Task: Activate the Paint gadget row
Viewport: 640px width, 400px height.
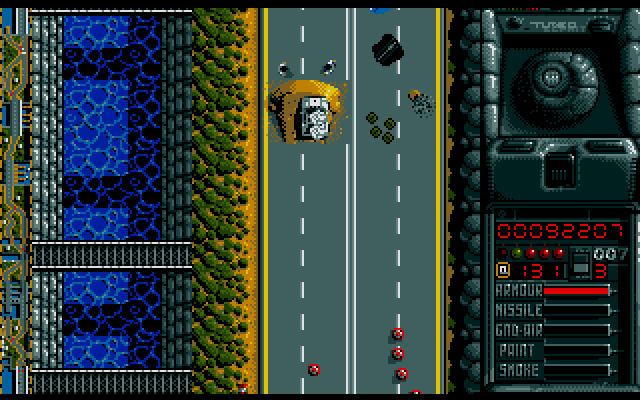Action: point(553,350)
